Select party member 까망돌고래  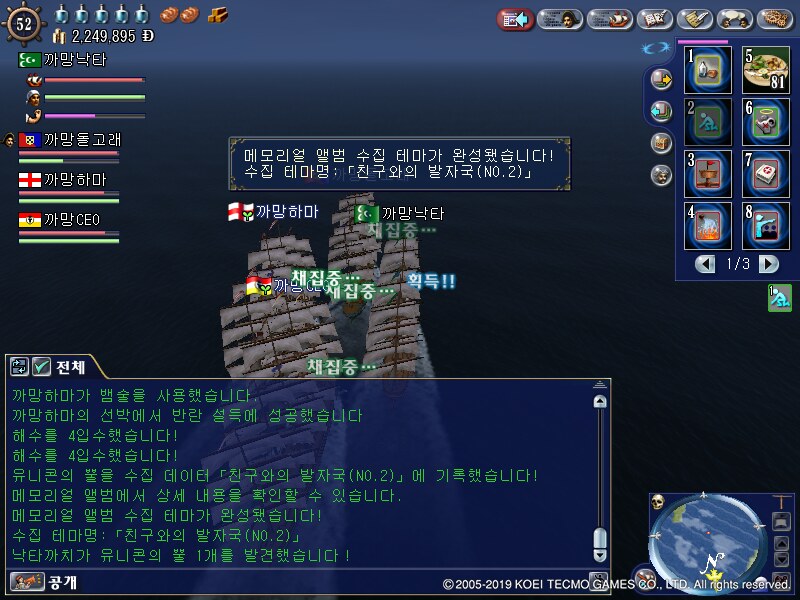pyautogui.click(x=70, y=140)
